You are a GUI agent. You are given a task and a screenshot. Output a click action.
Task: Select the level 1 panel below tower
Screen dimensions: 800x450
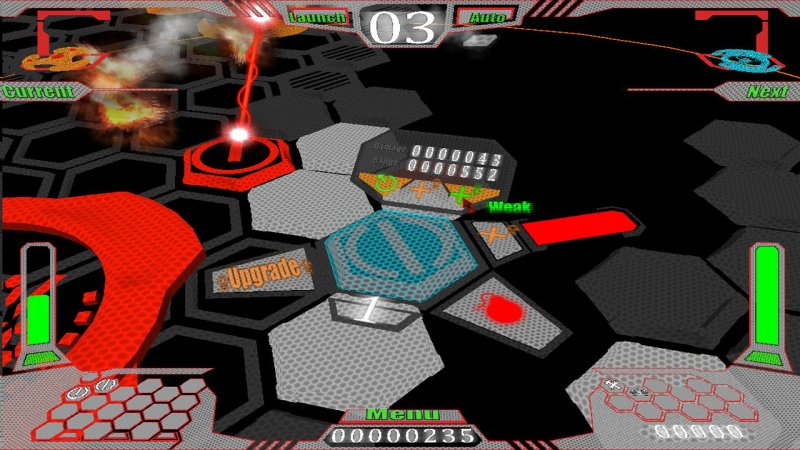point(372,310)
